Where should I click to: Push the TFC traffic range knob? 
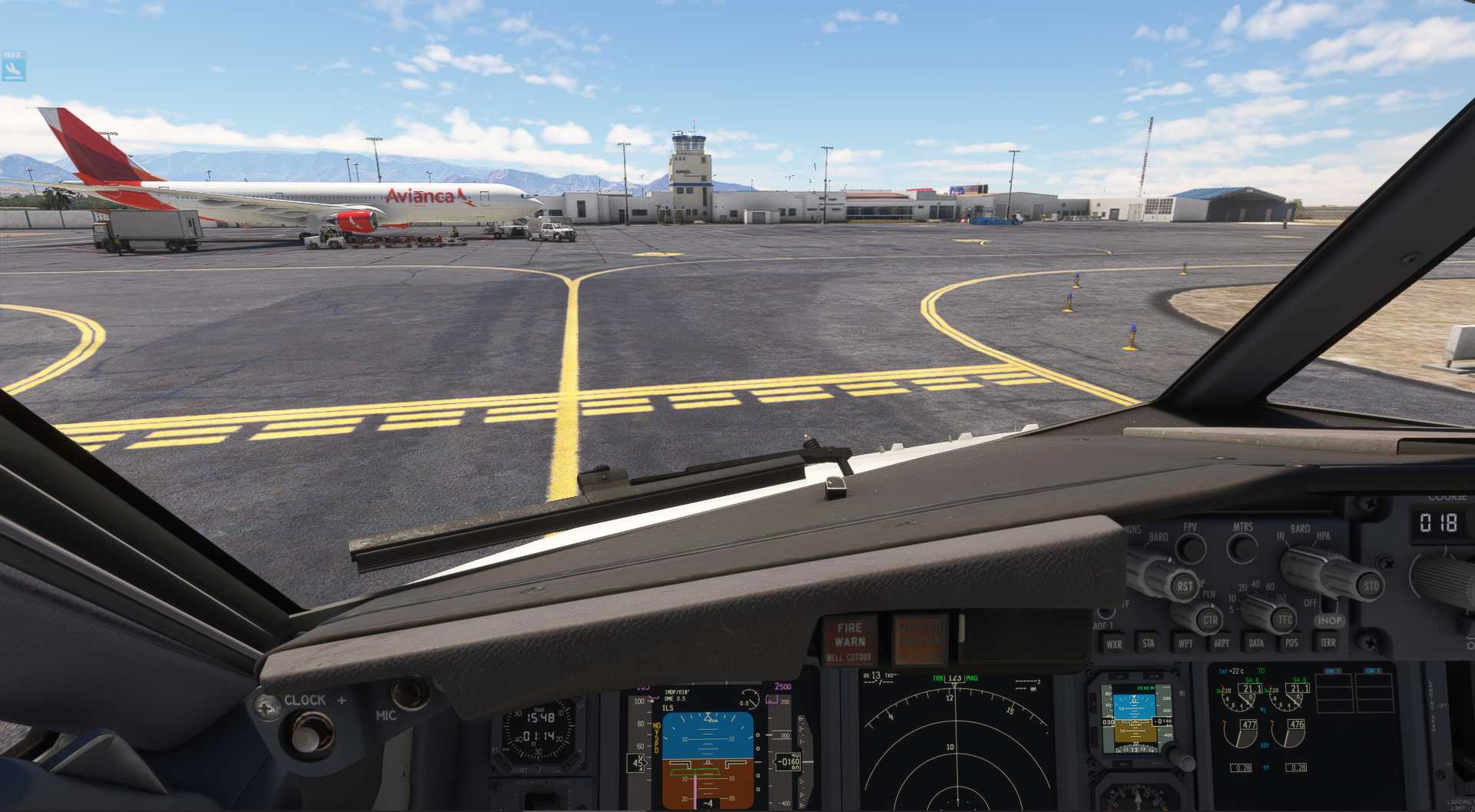click(x=1284, y=619)
